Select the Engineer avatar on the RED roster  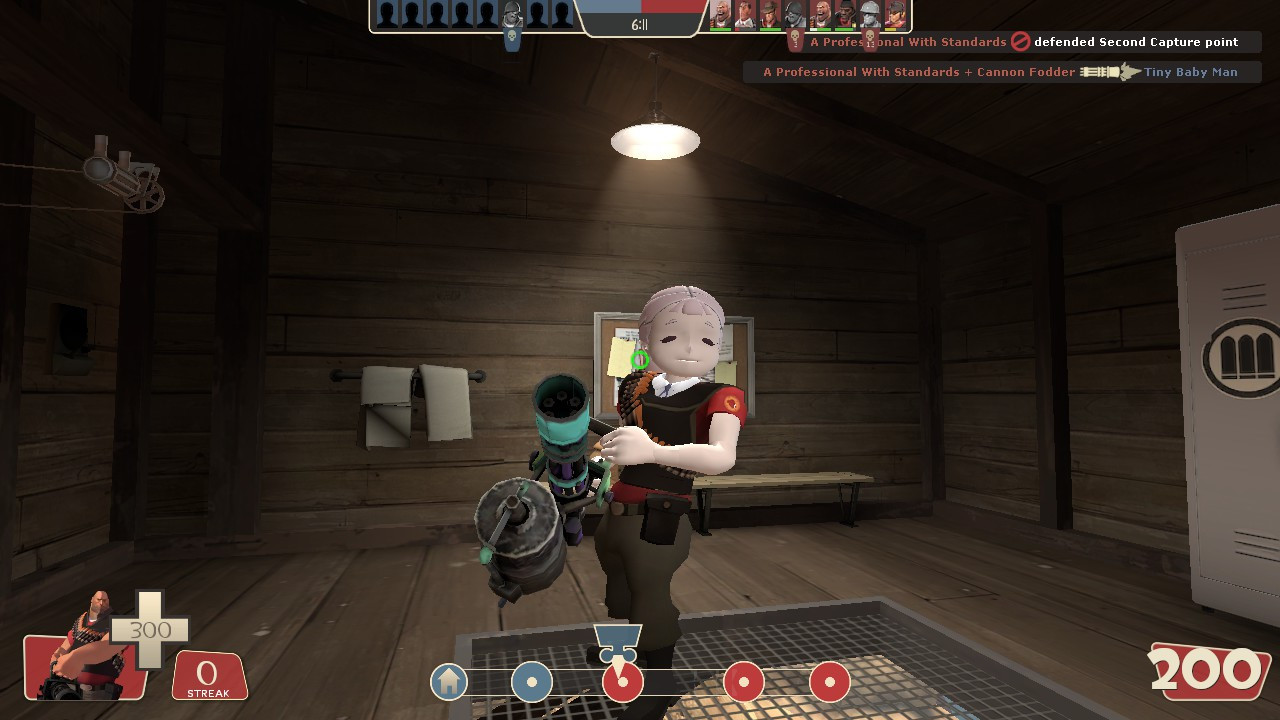(x=869, y=15)
